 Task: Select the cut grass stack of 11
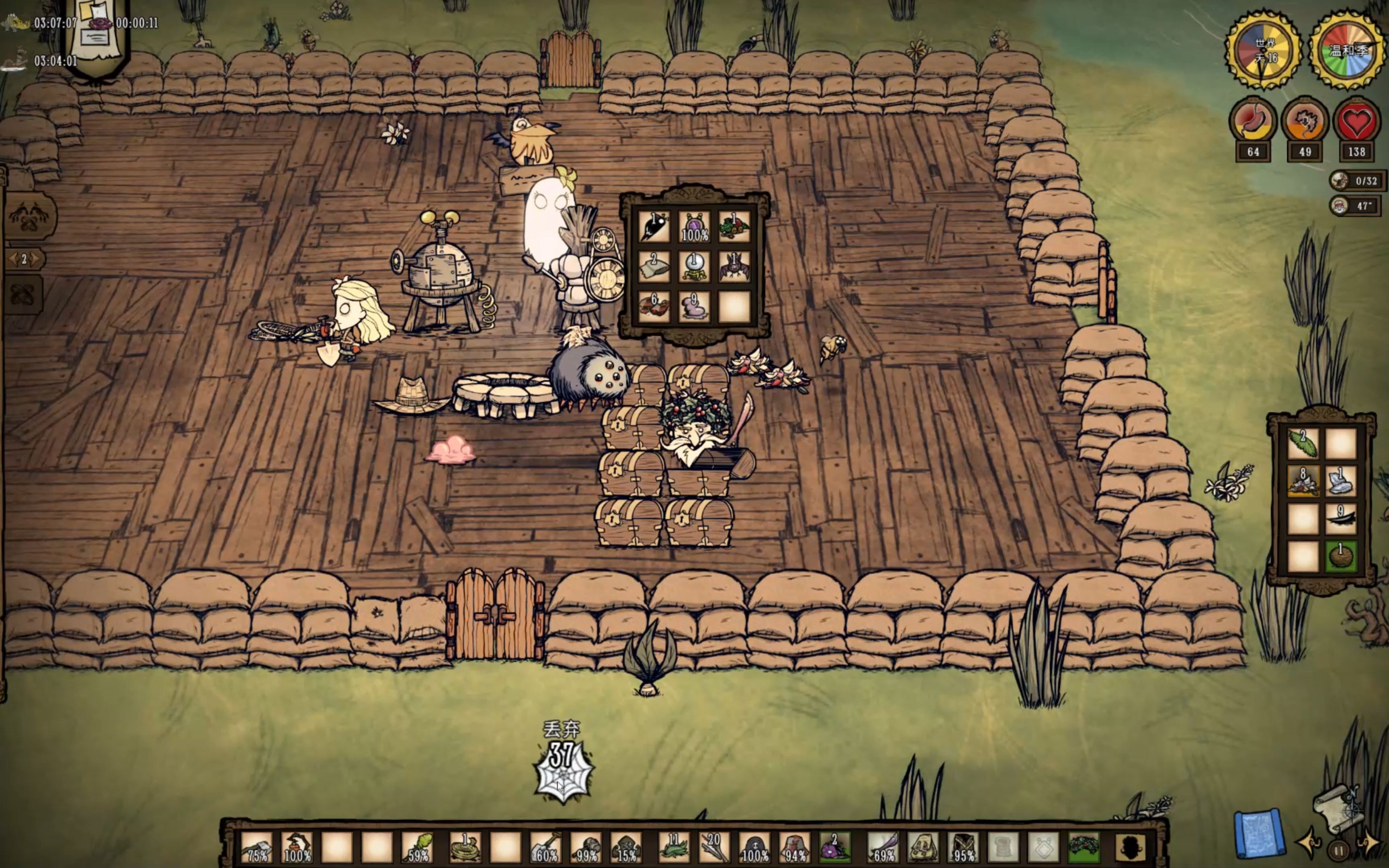(674, 848)
